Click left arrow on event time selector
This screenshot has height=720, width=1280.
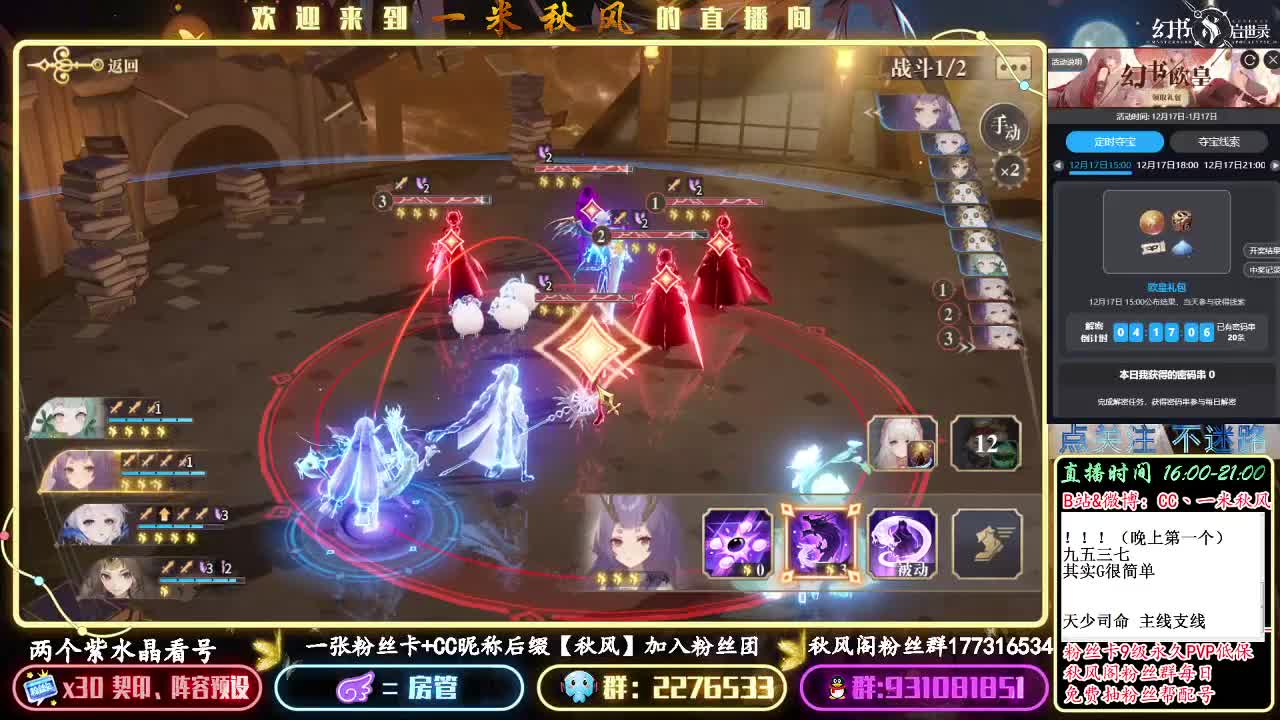pyautogui.click(x=1056, y=166)
